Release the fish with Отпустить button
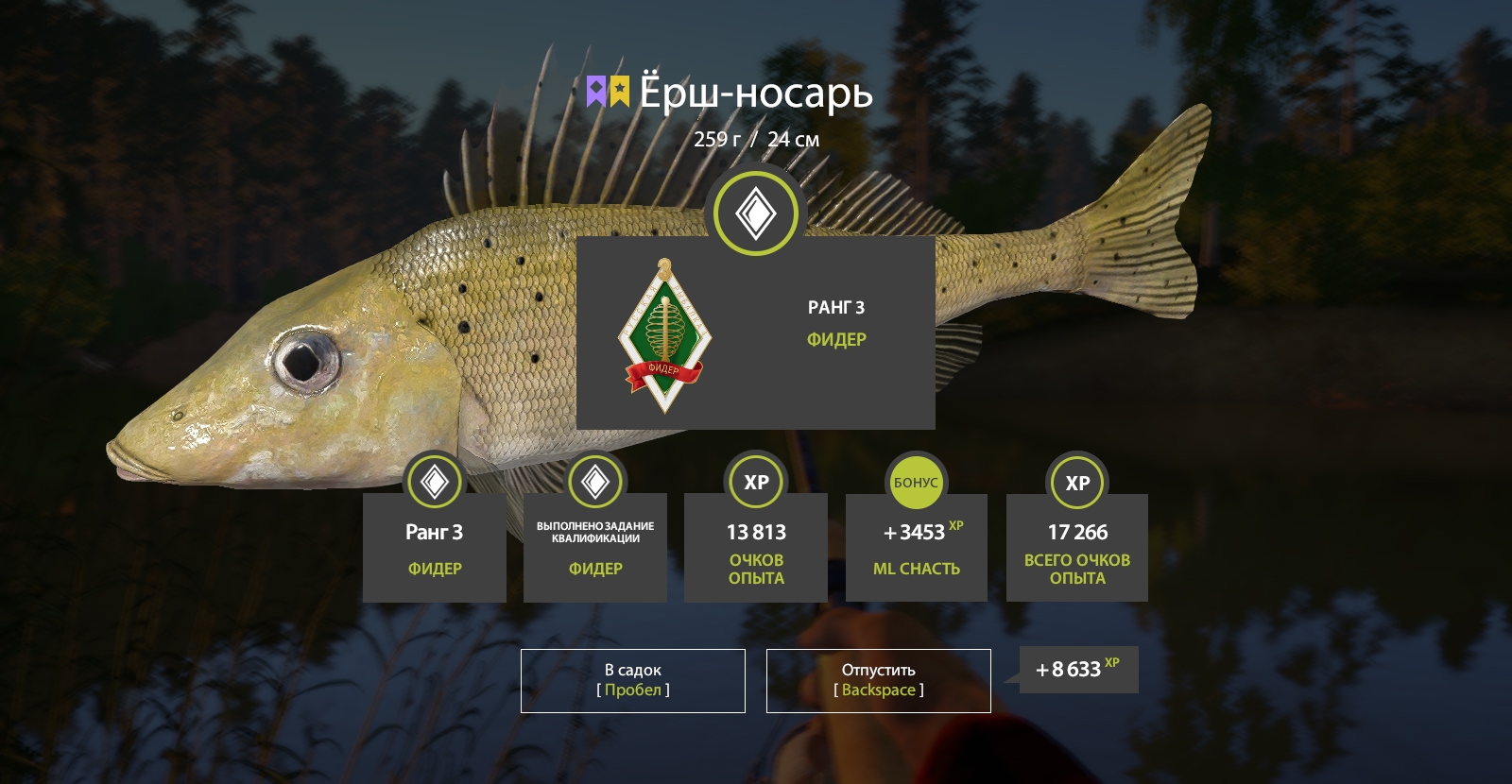1512x784 pixels. [x=878, y=680]
